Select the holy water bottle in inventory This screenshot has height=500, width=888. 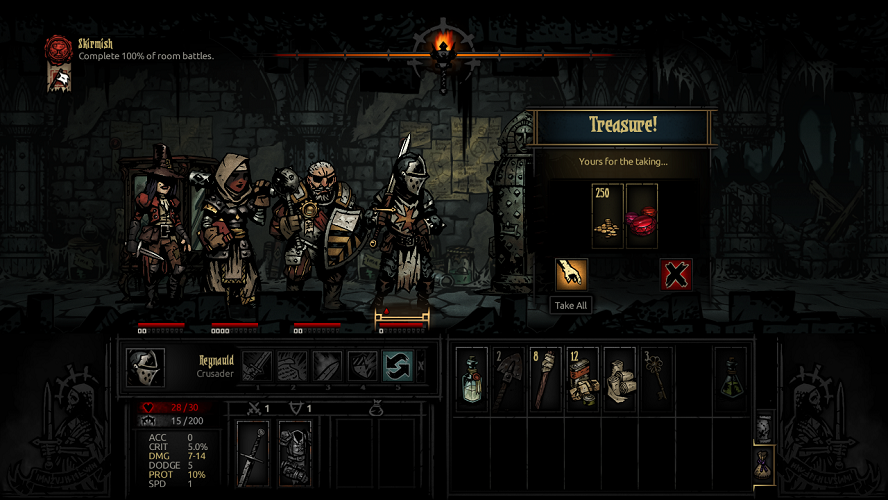coord(472,379)
